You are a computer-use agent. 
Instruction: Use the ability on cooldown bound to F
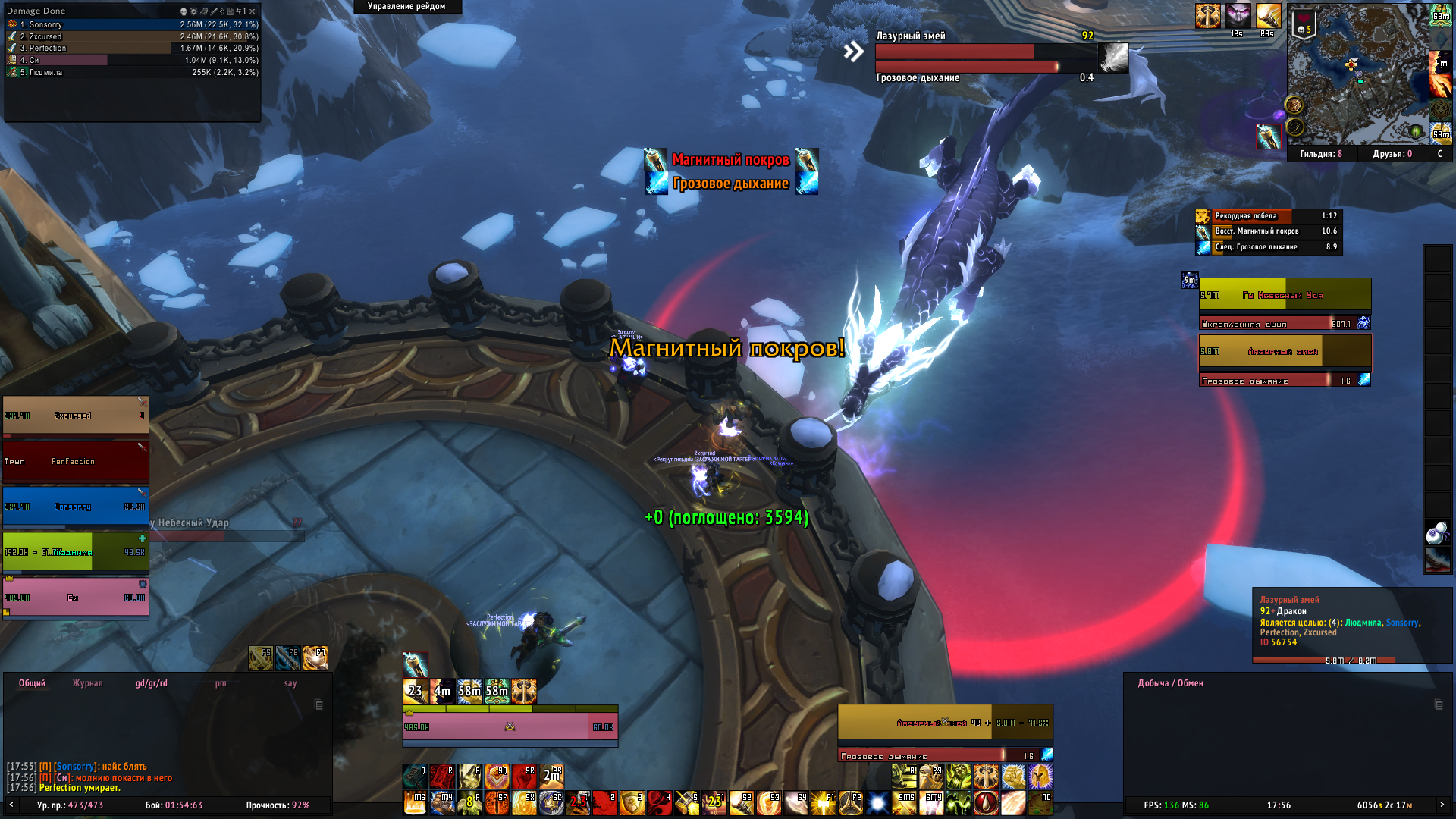click(469, 802)
